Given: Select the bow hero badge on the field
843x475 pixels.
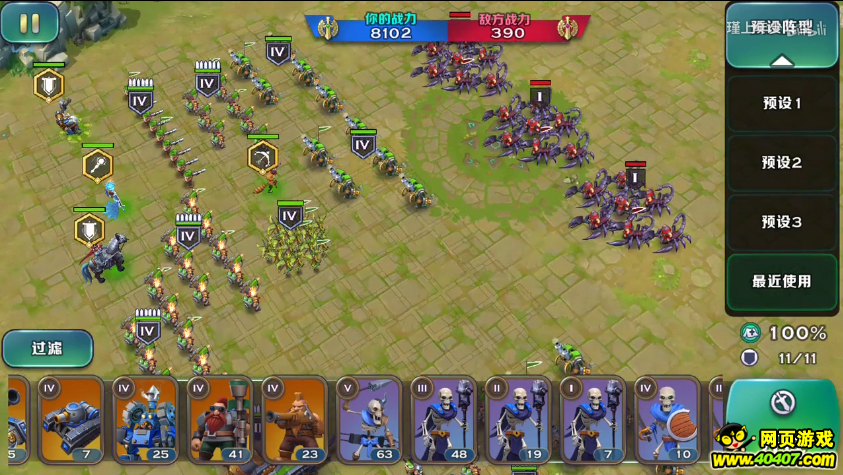Looking at the screenshot, I should (x=262, y=156).
